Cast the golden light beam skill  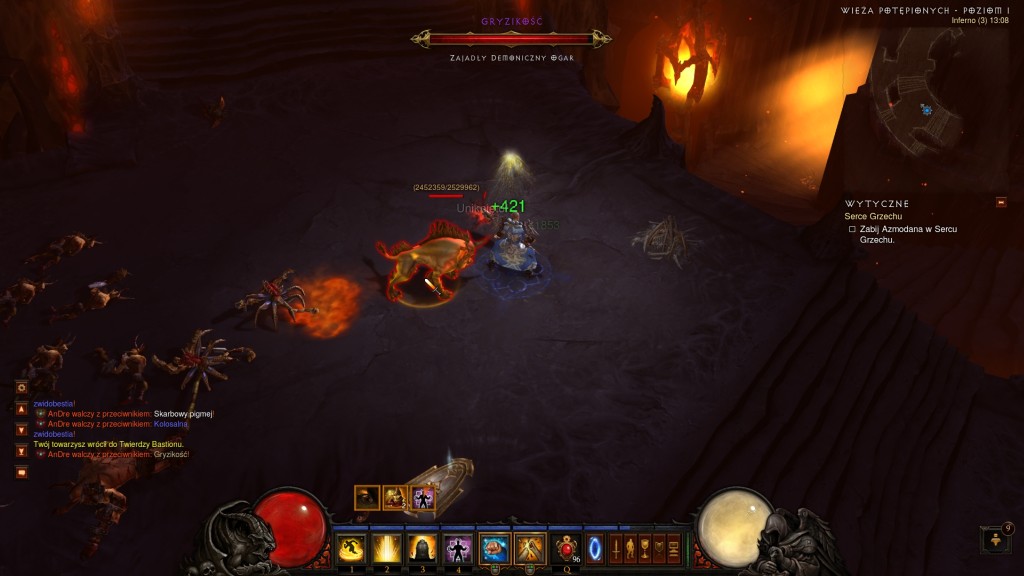(386, 548)
